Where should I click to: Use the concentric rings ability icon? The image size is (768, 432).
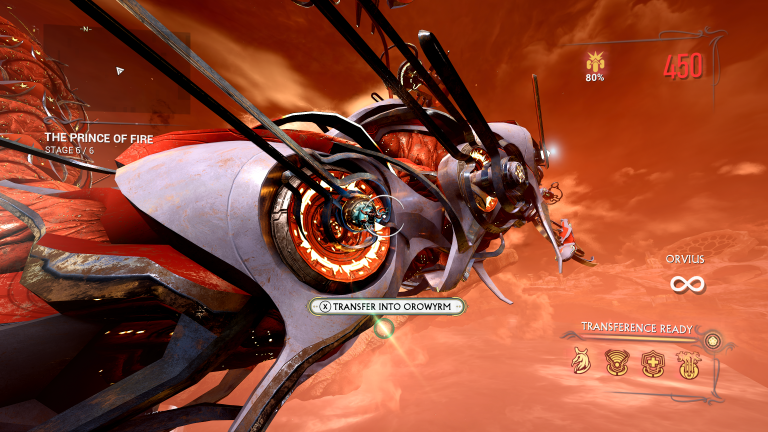[x=616, y=362]
